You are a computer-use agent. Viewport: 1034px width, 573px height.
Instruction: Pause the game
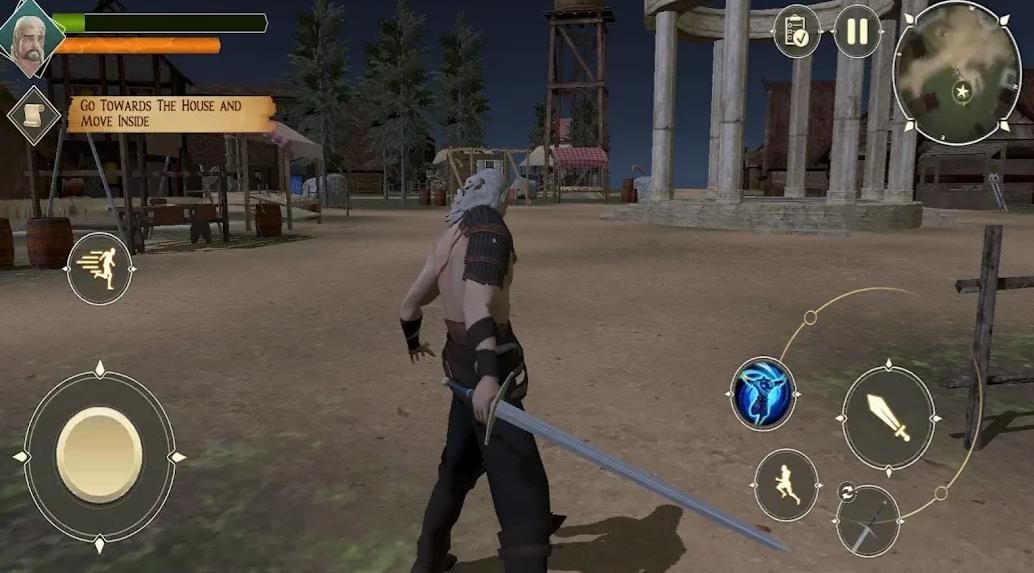click(x=857, y=31)
